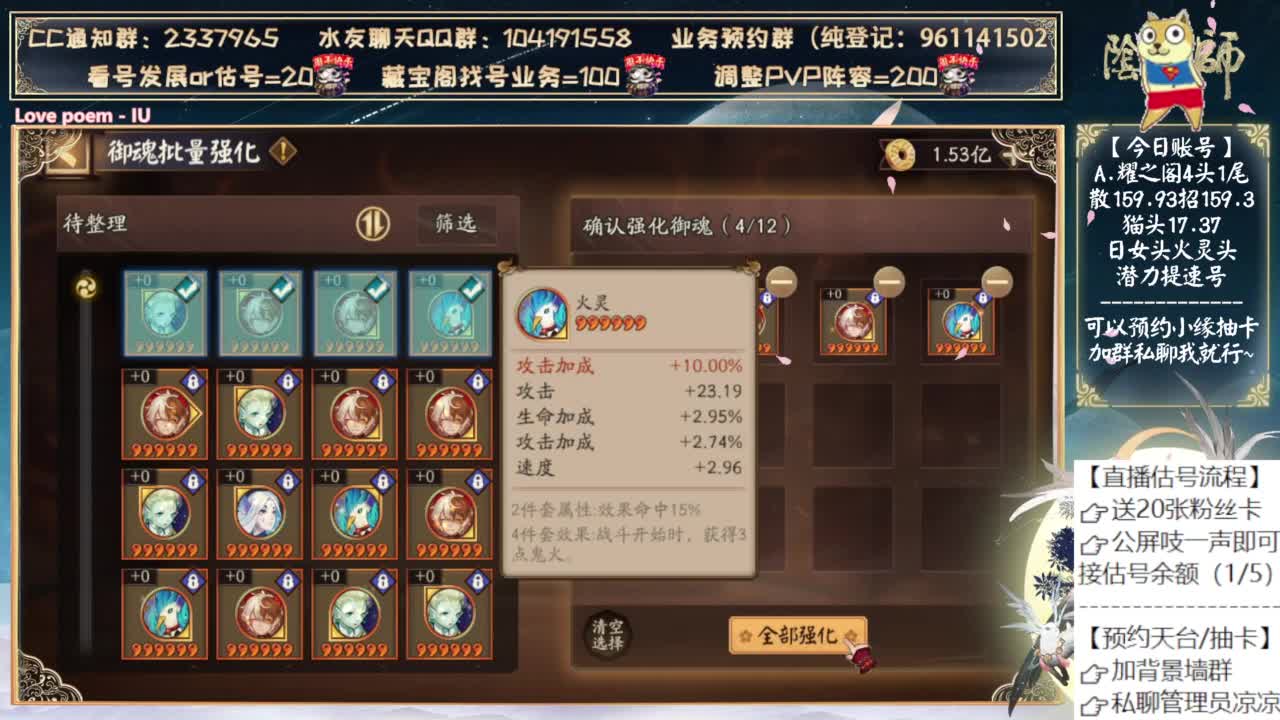Select the 确认强化御魂 panel header

tap(685, 224)
